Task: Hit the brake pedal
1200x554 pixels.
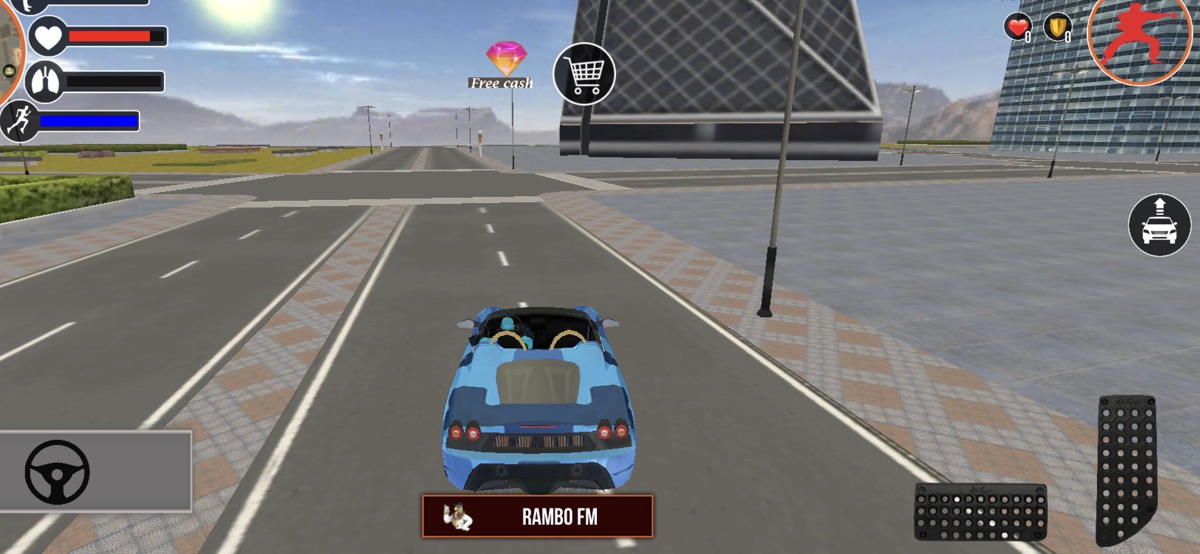Action: click(980, 511)
